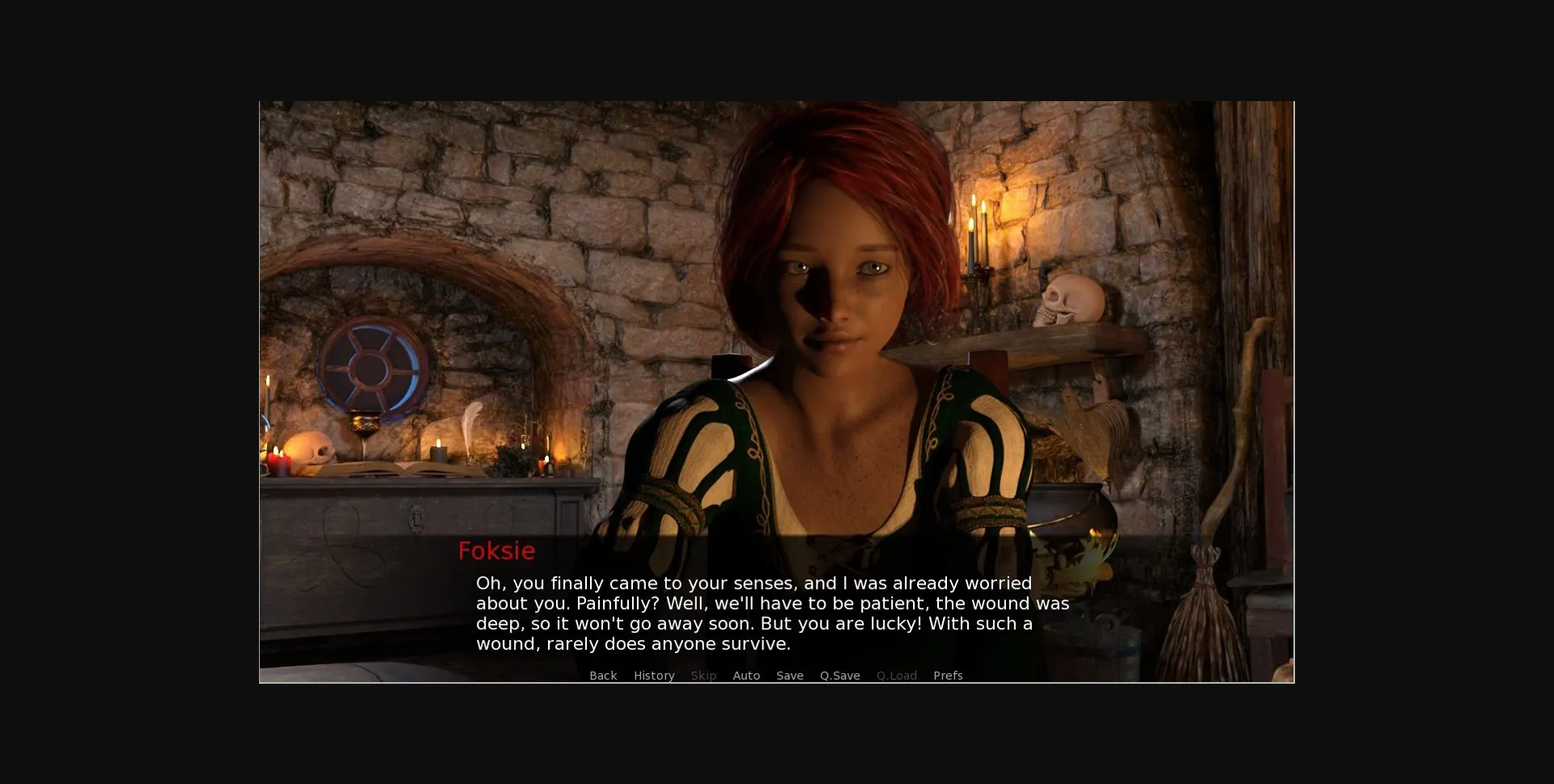Open the Prefs settings menu
Screen dimensions: 1554x784
[948, 676]
